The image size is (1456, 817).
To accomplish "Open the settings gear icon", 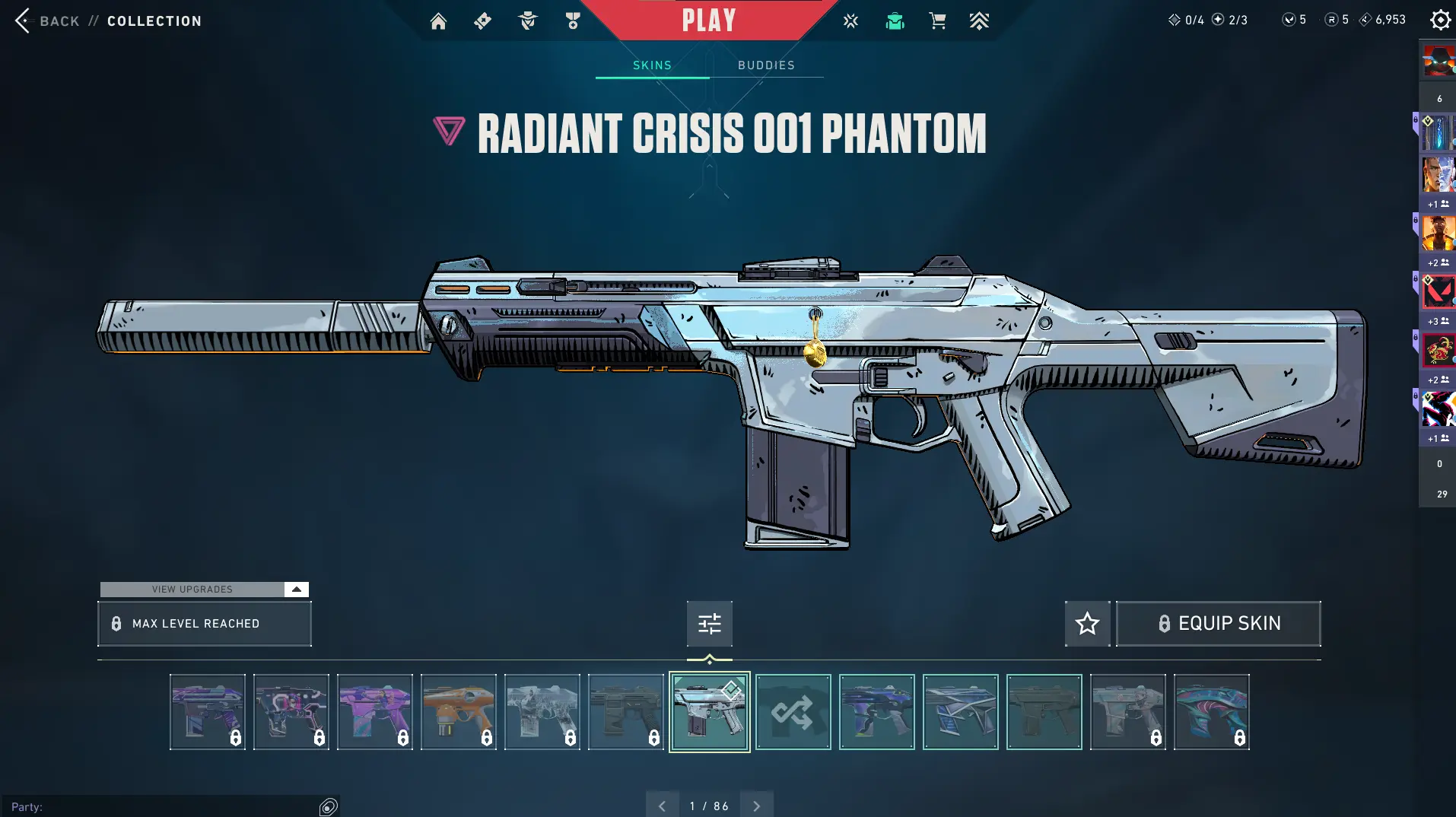I will pyautogui.click(x=1440, y=20).
